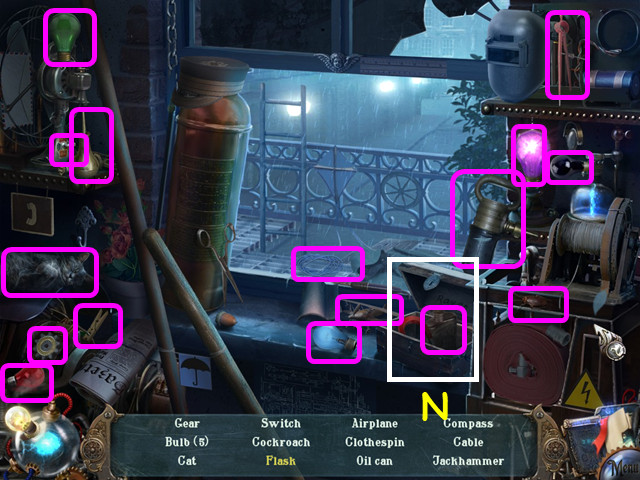Viewport: 640px width, 480px height.
Task: Choose the Cockroach list entry
Action: point(280,442)
